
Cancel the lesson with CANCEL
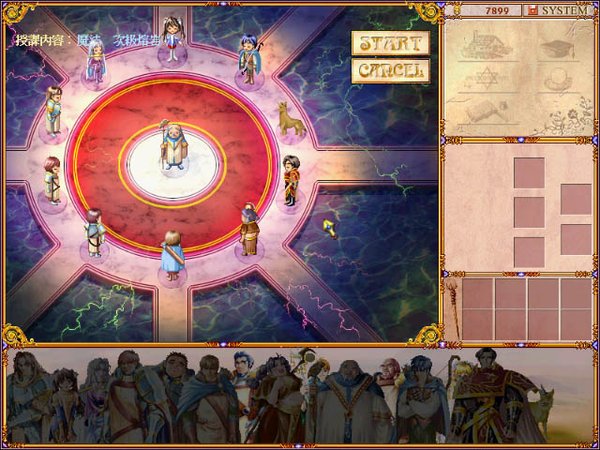coord(390,71)
